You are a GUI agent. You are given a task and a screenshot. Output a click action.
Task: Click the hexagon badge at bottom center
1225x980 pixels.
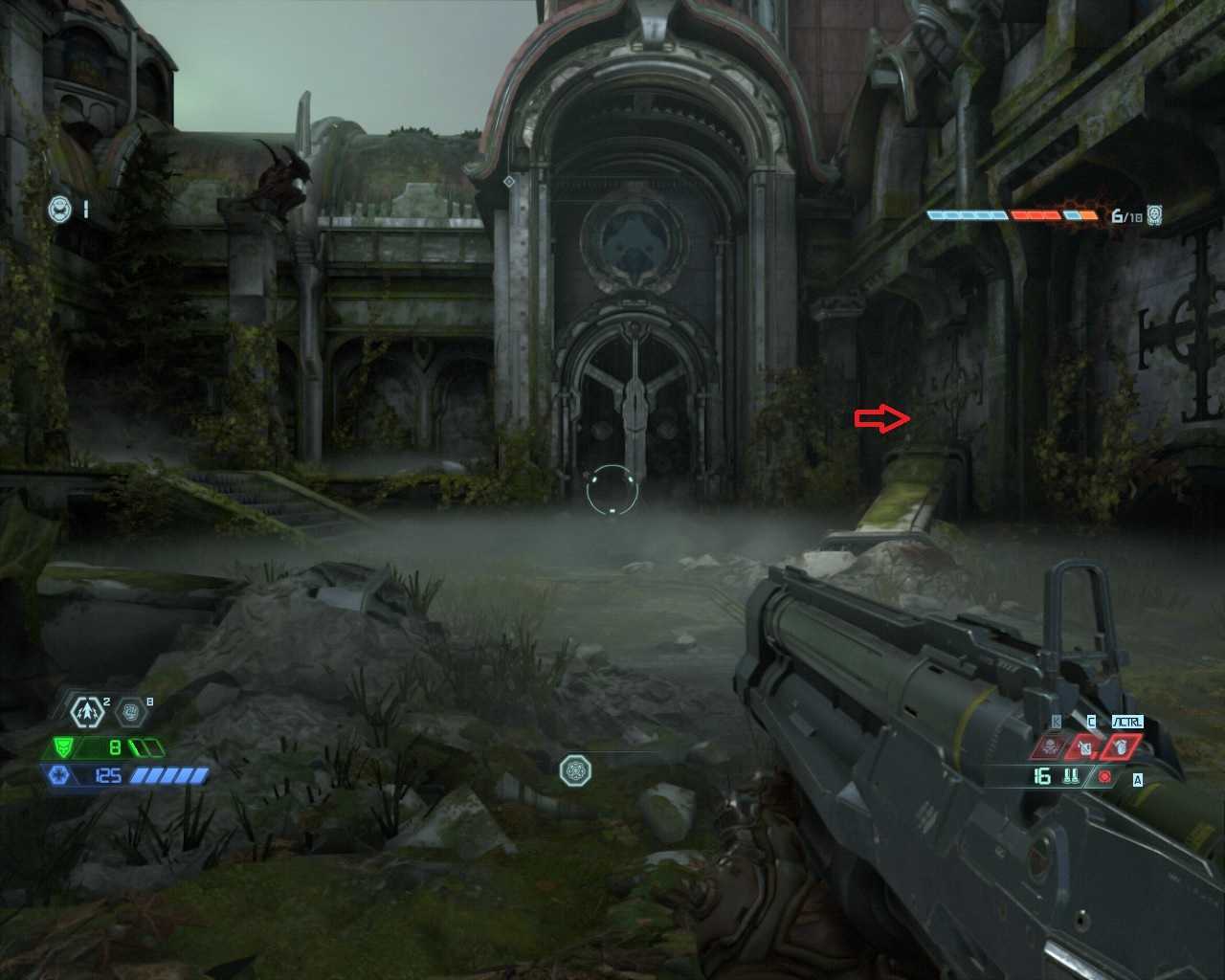tap(575, 769)
